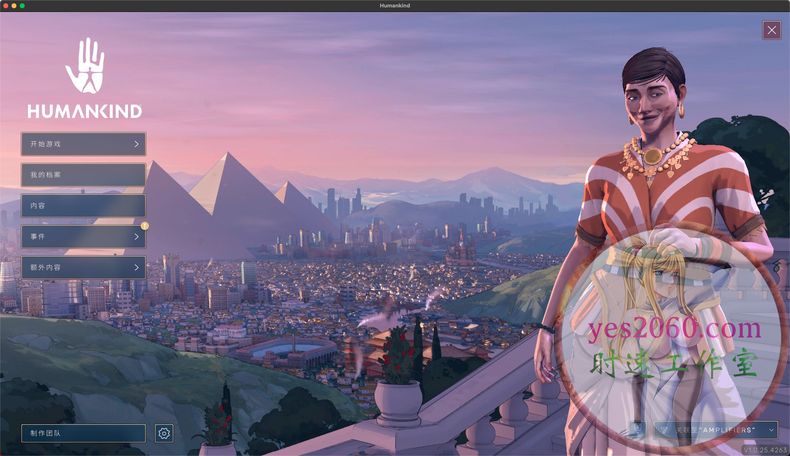Screen dimensions: 790x456
Task: Open the 内容 (Content) entry
Action: [x=83, y=206]
